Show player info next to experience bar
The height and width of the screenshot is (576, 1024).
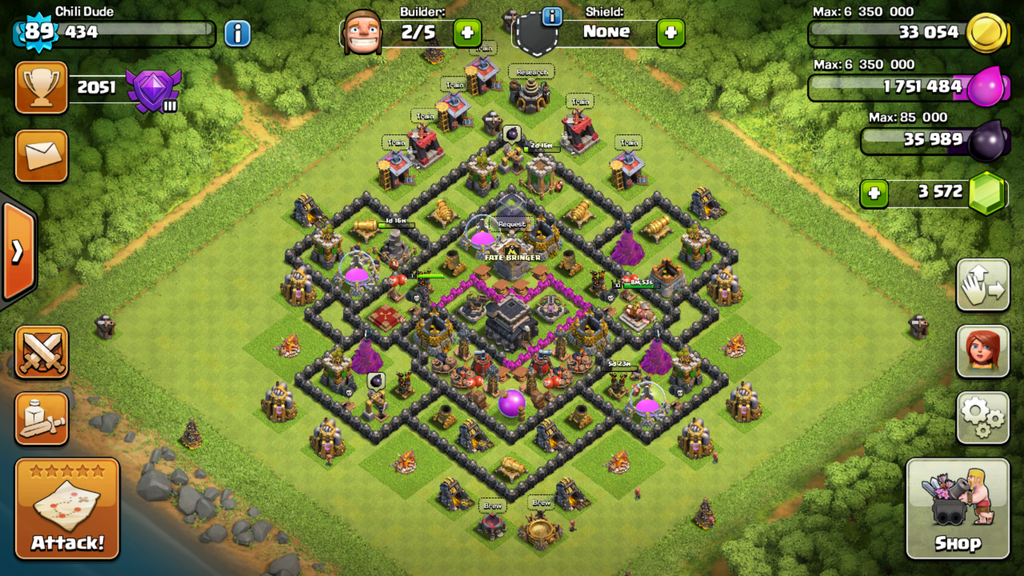click(x=237, y=33)
